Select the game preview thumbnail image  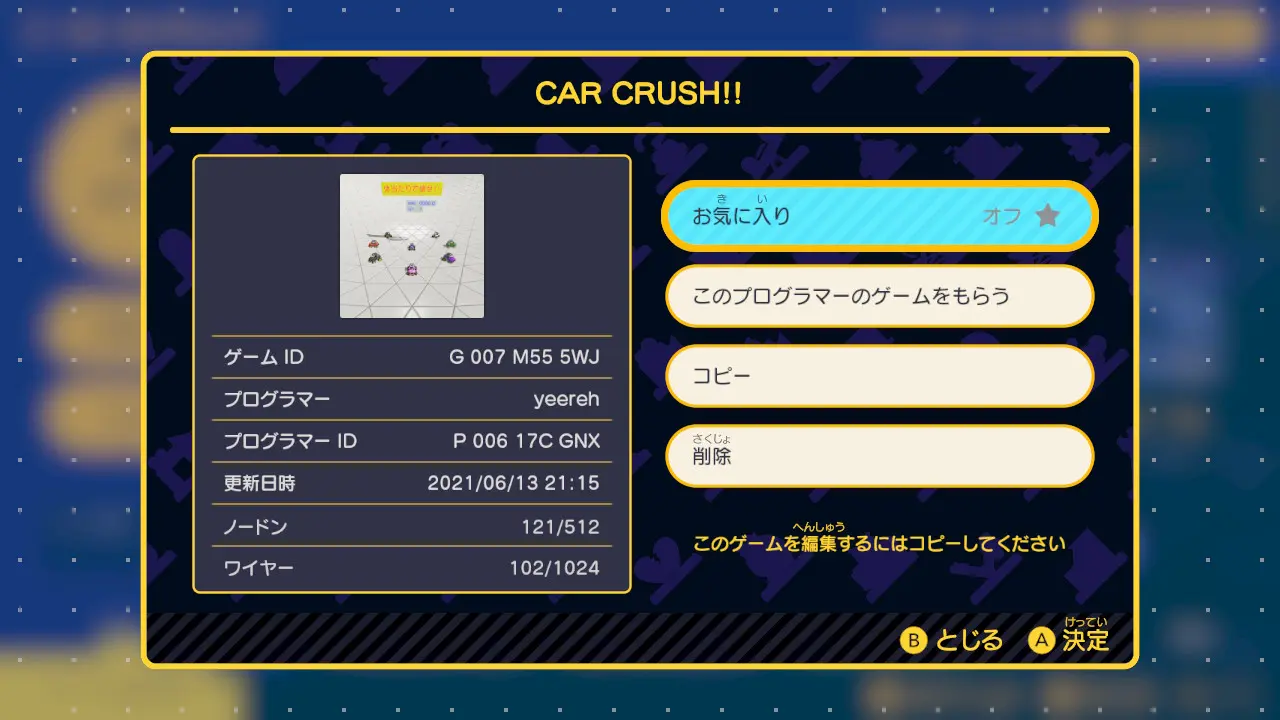[412, 246]
